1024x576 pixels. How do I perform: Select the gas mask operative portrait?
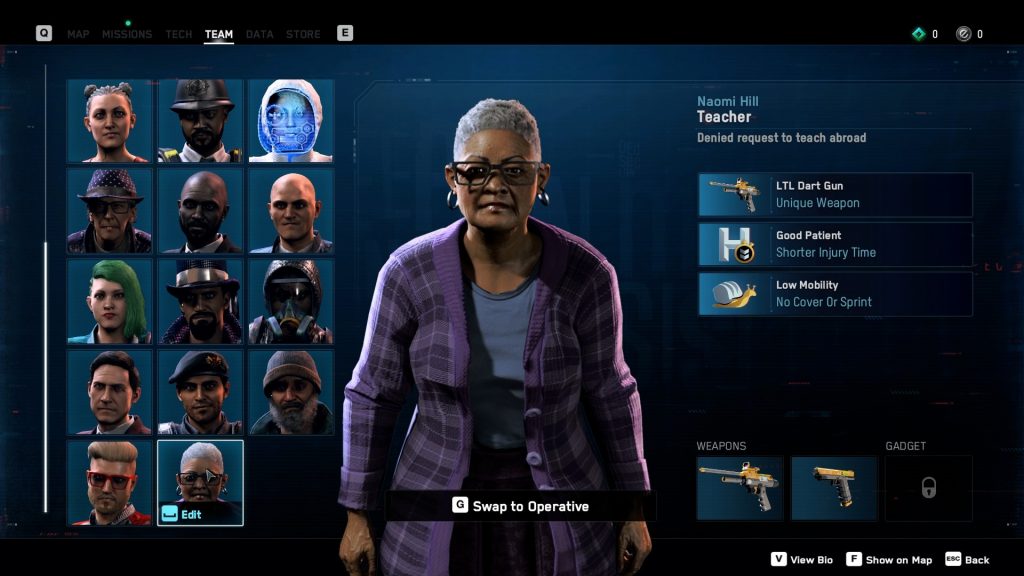pos(290,301)
